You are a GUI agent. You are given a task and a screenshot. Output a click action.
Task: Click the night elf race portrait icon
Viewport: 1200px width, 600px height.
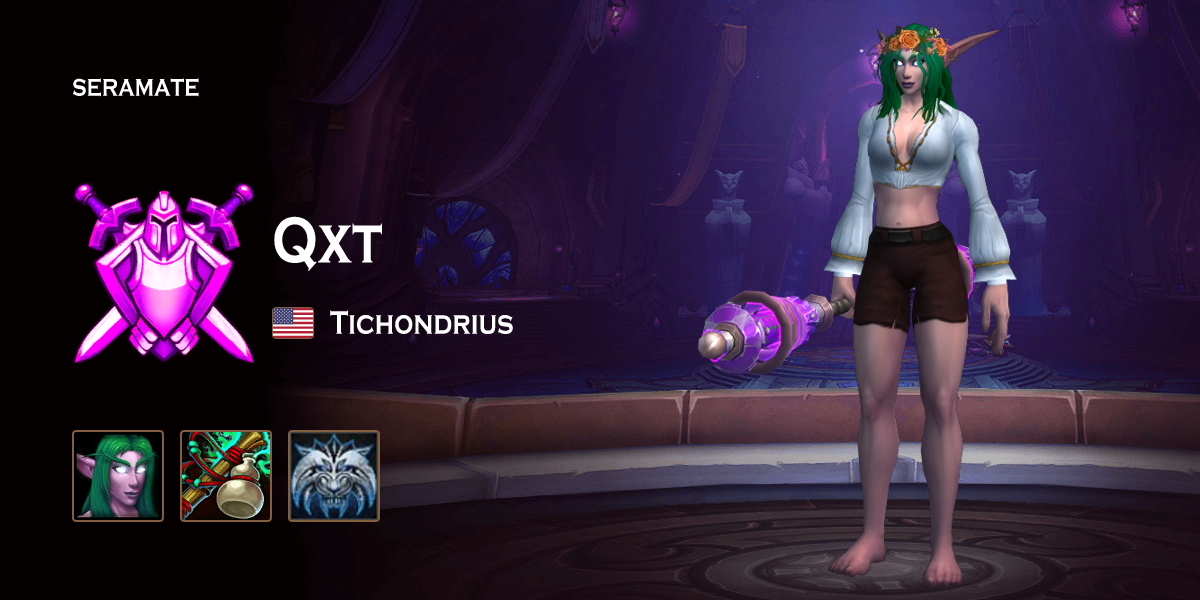point(118,476)
